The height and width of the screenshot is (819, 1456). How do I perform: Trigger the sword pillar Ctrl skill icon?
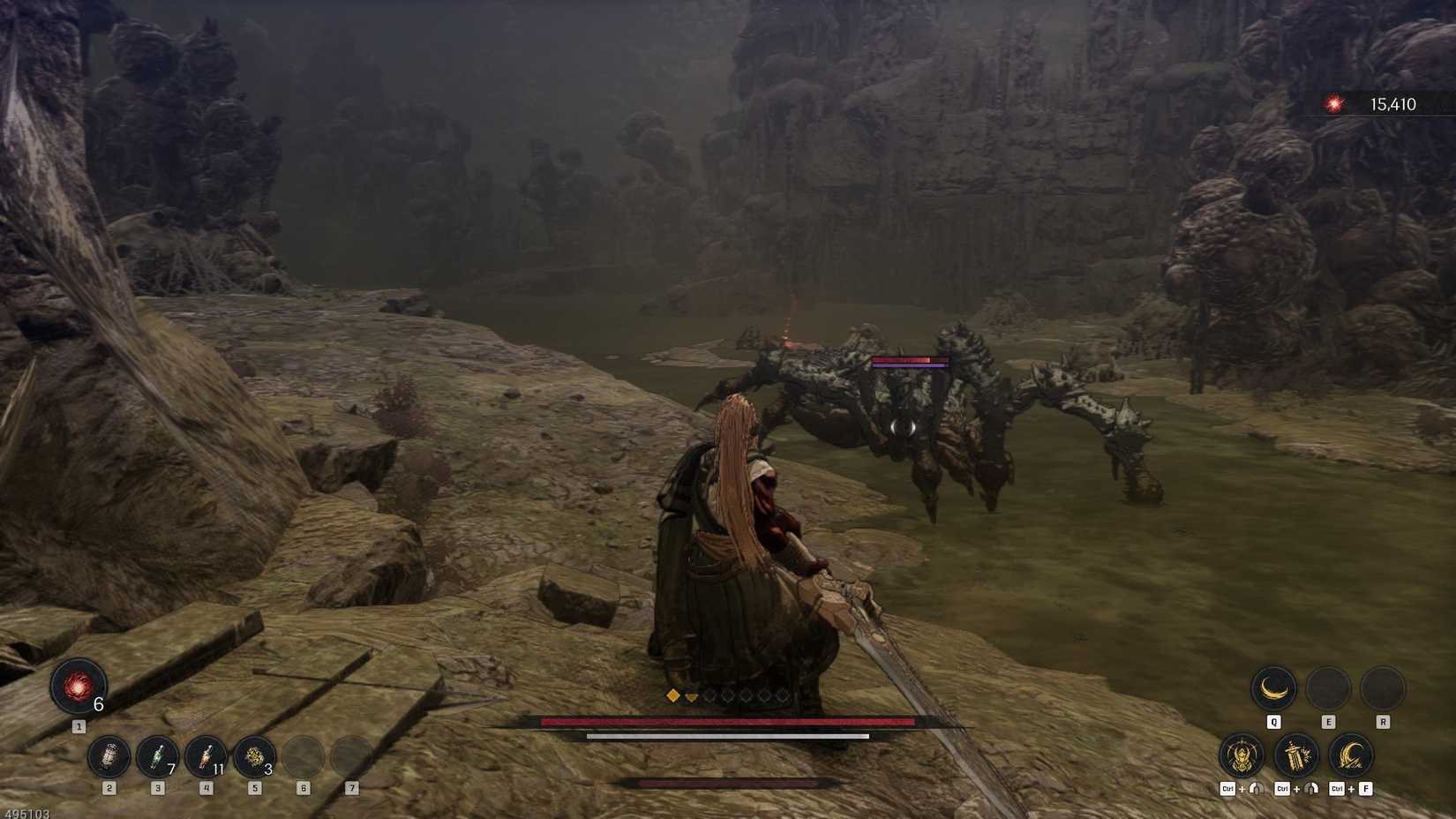(x=1294, y=757)
